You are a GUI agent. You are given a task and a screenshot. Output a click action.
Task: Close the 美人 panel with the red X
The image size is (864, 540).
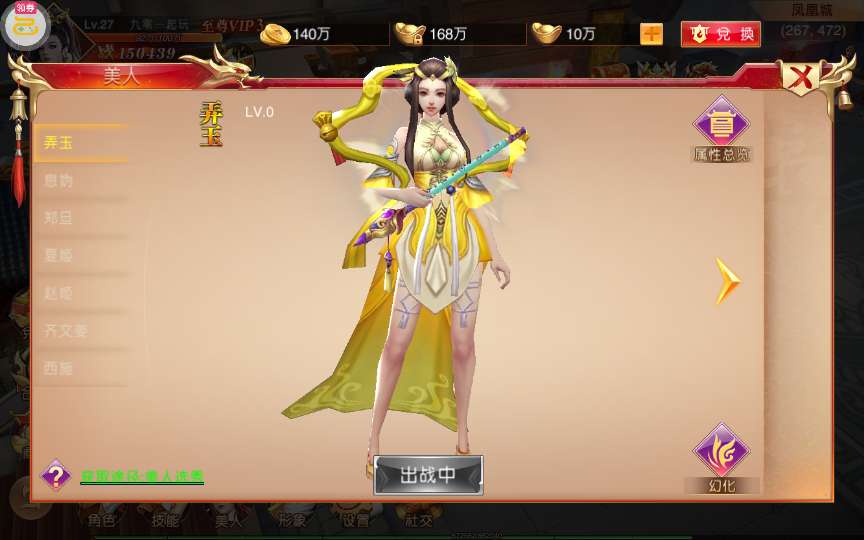(x=800, y=77)
